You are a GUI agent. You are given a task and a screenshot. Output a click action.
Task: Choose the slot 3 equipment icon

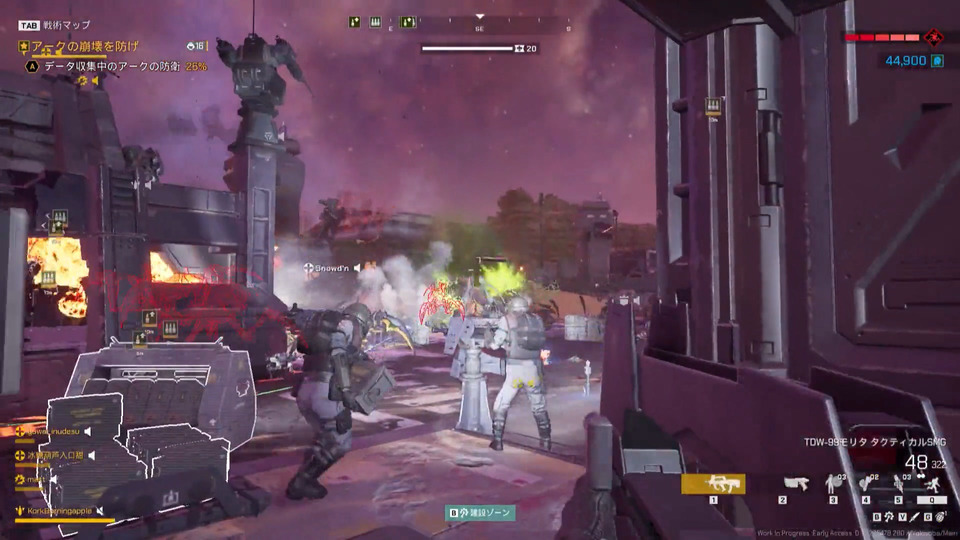[x=833, y=484]
